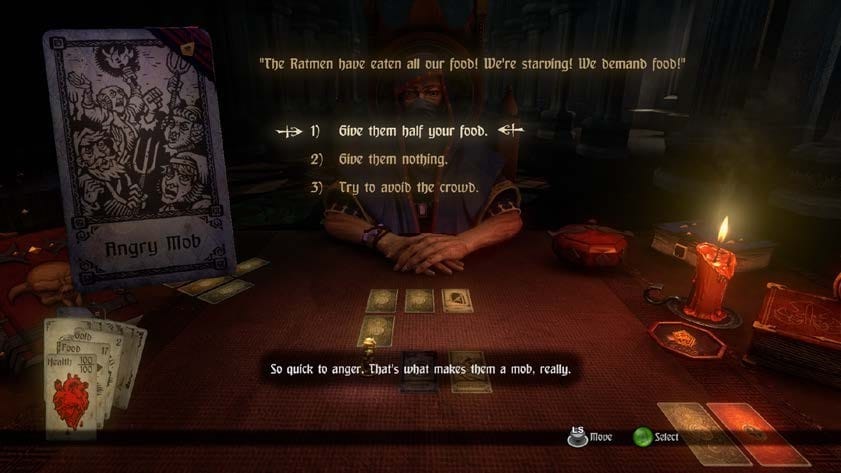Choose "Give them half your food."
This screenshot has width=841, height=473.
pos(411,130)
